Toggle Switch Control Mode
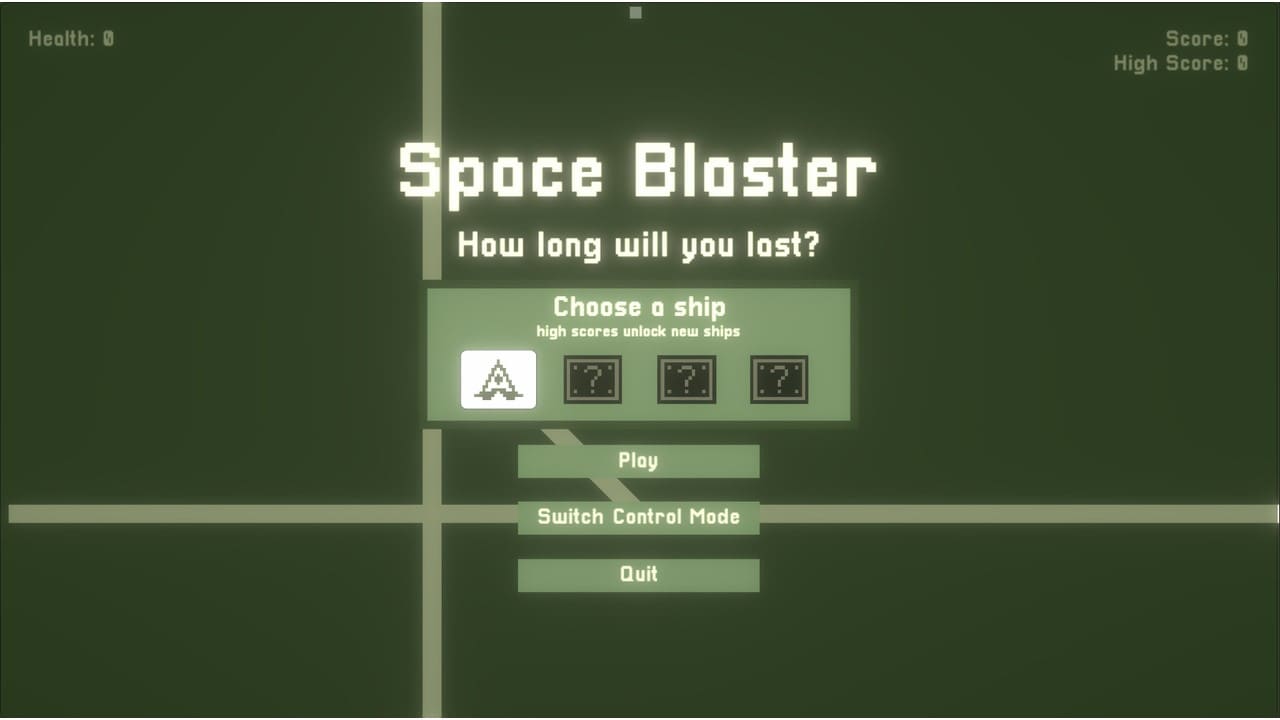 pos(638,517)
